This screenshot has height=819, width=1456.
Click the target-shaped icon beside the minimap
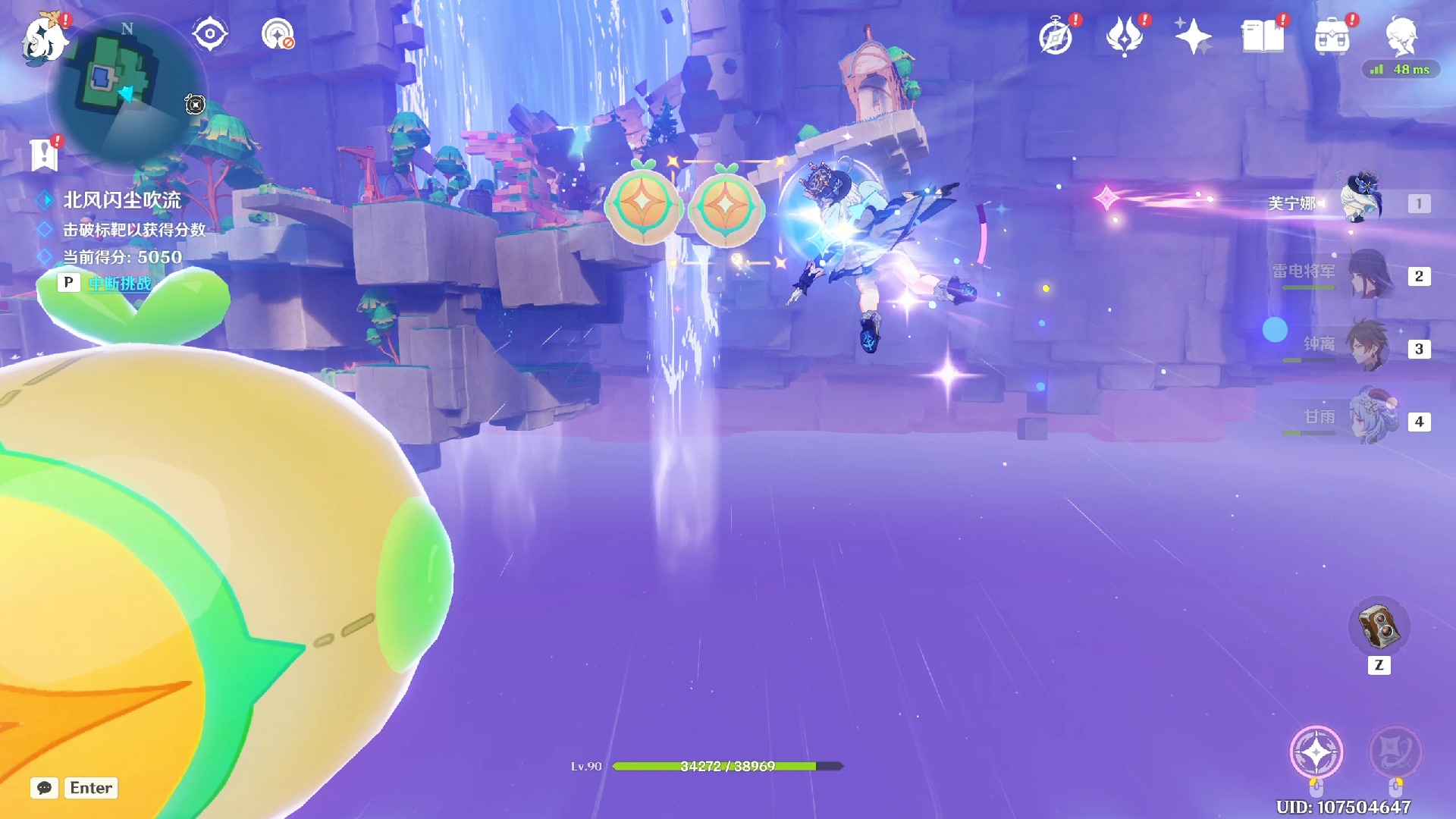[209, 34]
